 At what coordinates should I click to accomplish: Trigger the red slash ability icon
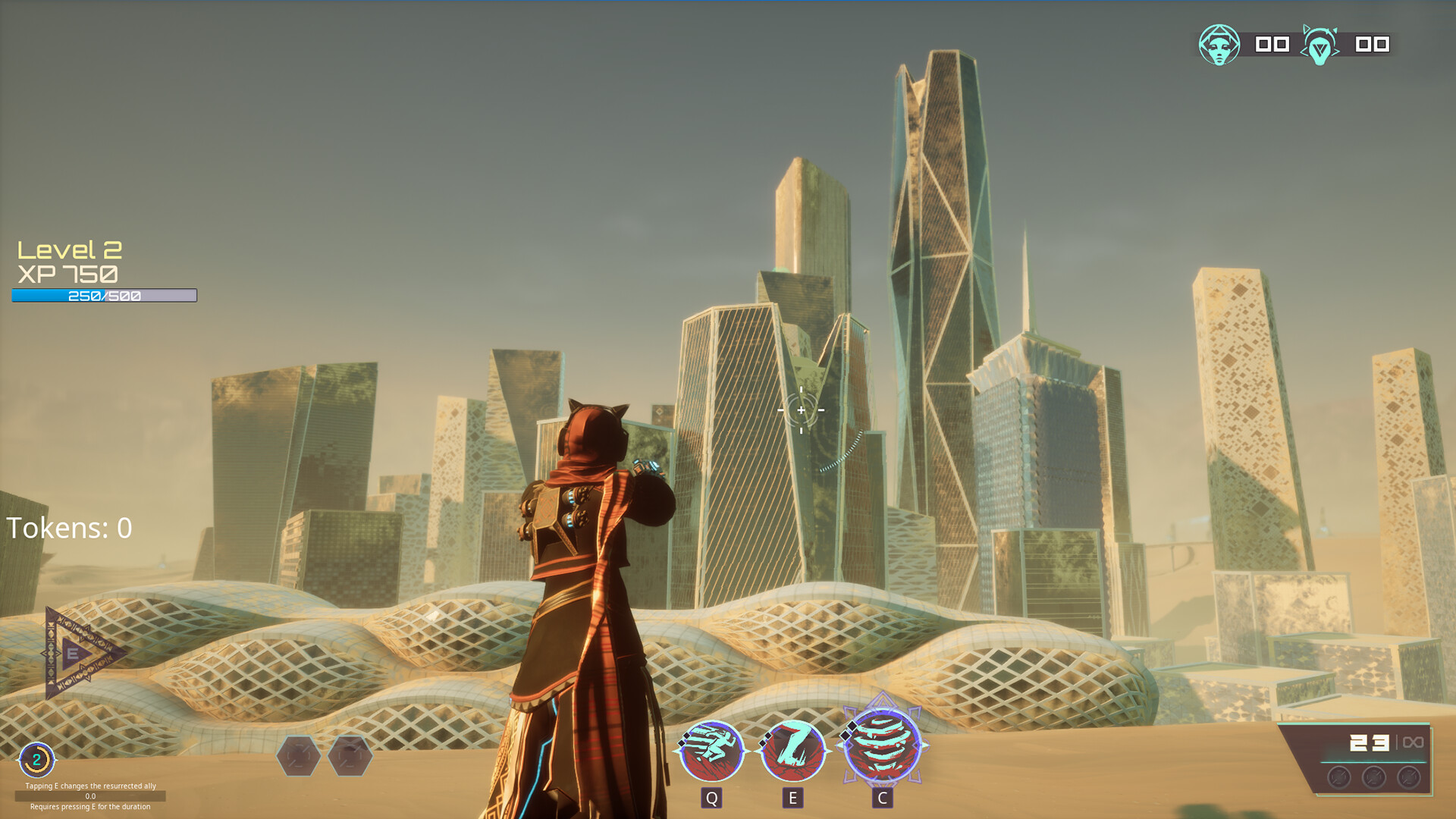coord(793,750)
